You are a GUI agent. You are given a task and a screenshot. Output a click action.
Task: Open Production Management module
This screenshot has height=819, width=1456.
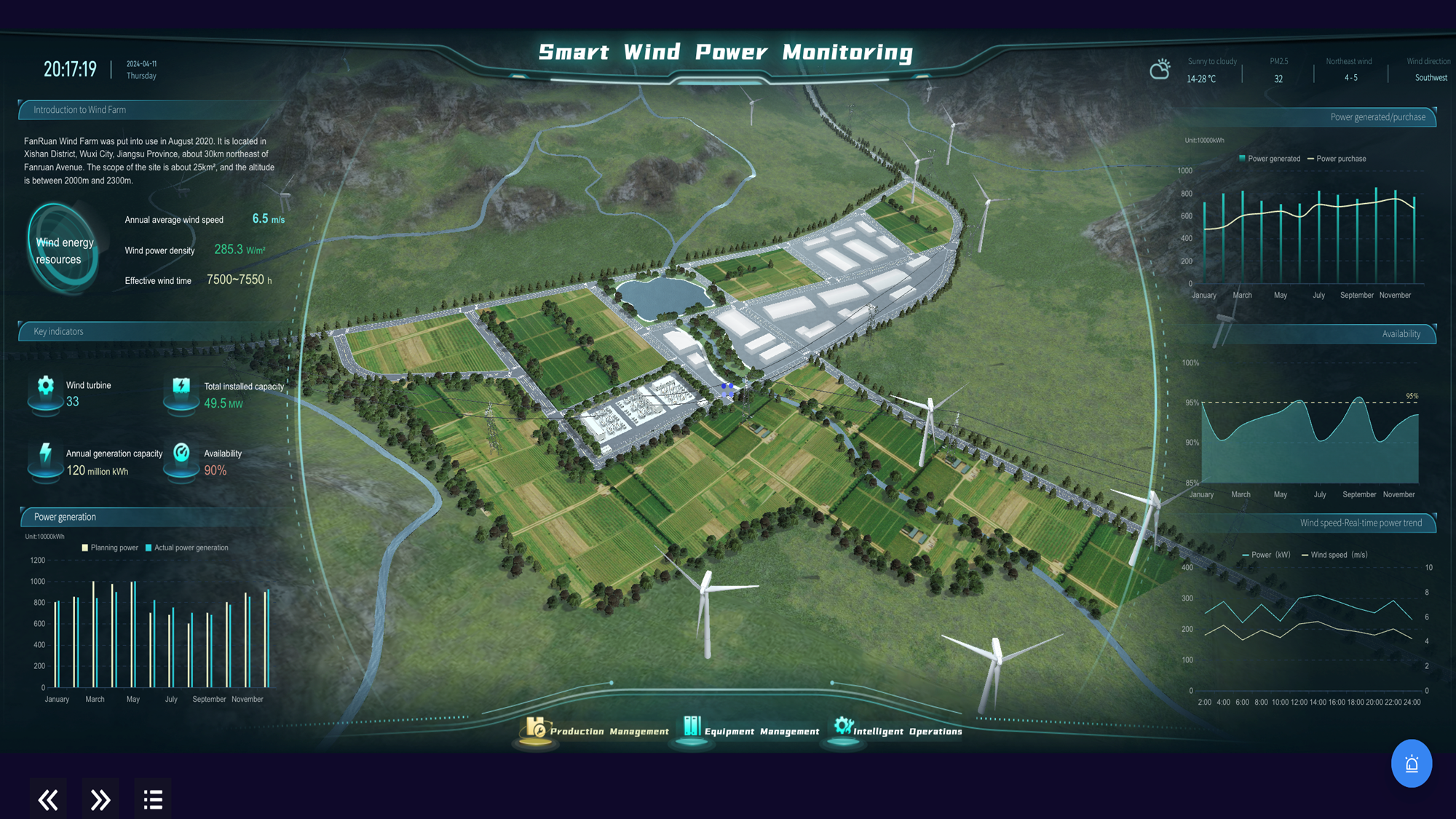(x=610, y=731)
